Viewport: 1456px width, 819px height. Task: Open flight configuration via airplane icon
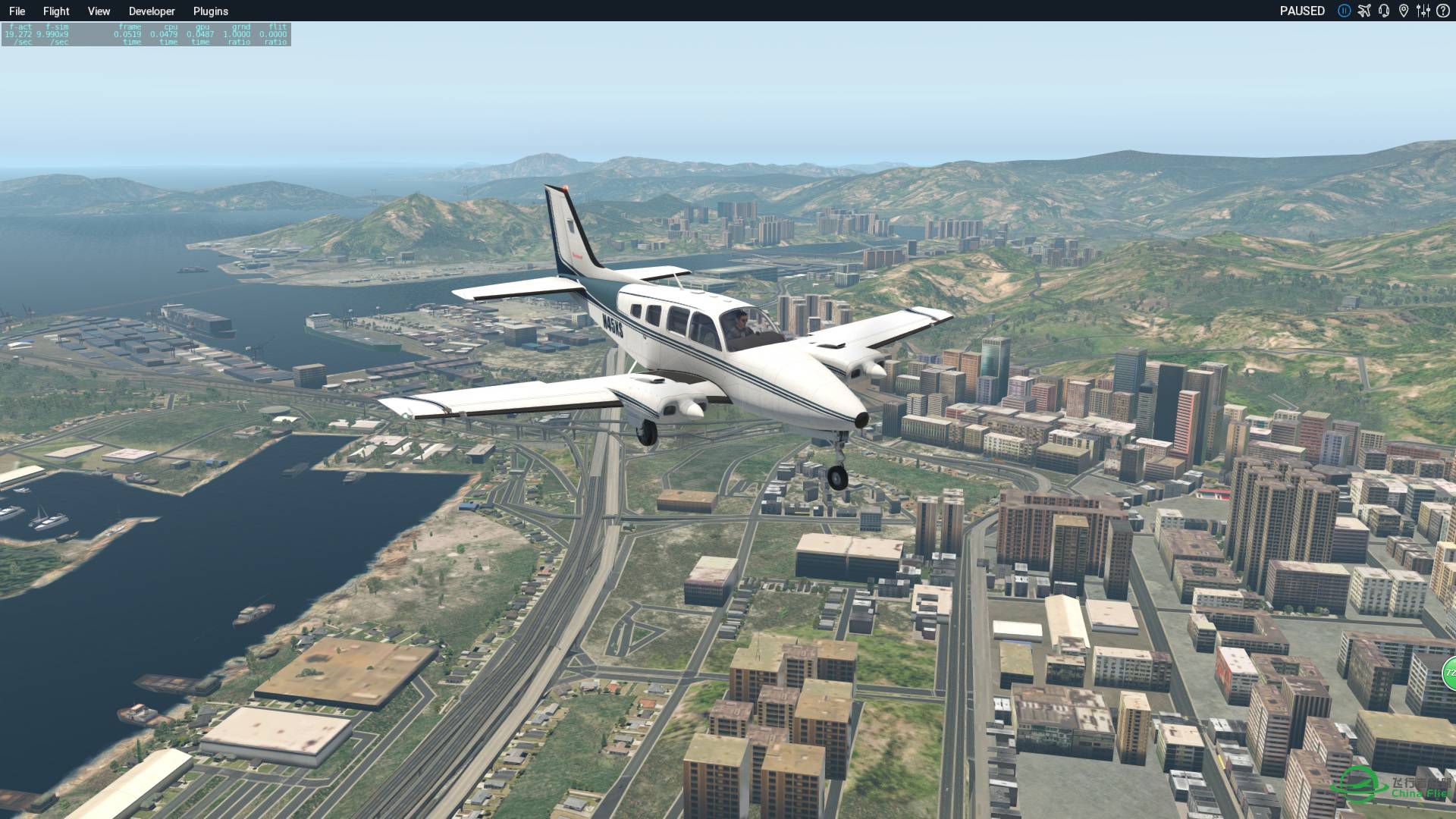point(1364,11)
